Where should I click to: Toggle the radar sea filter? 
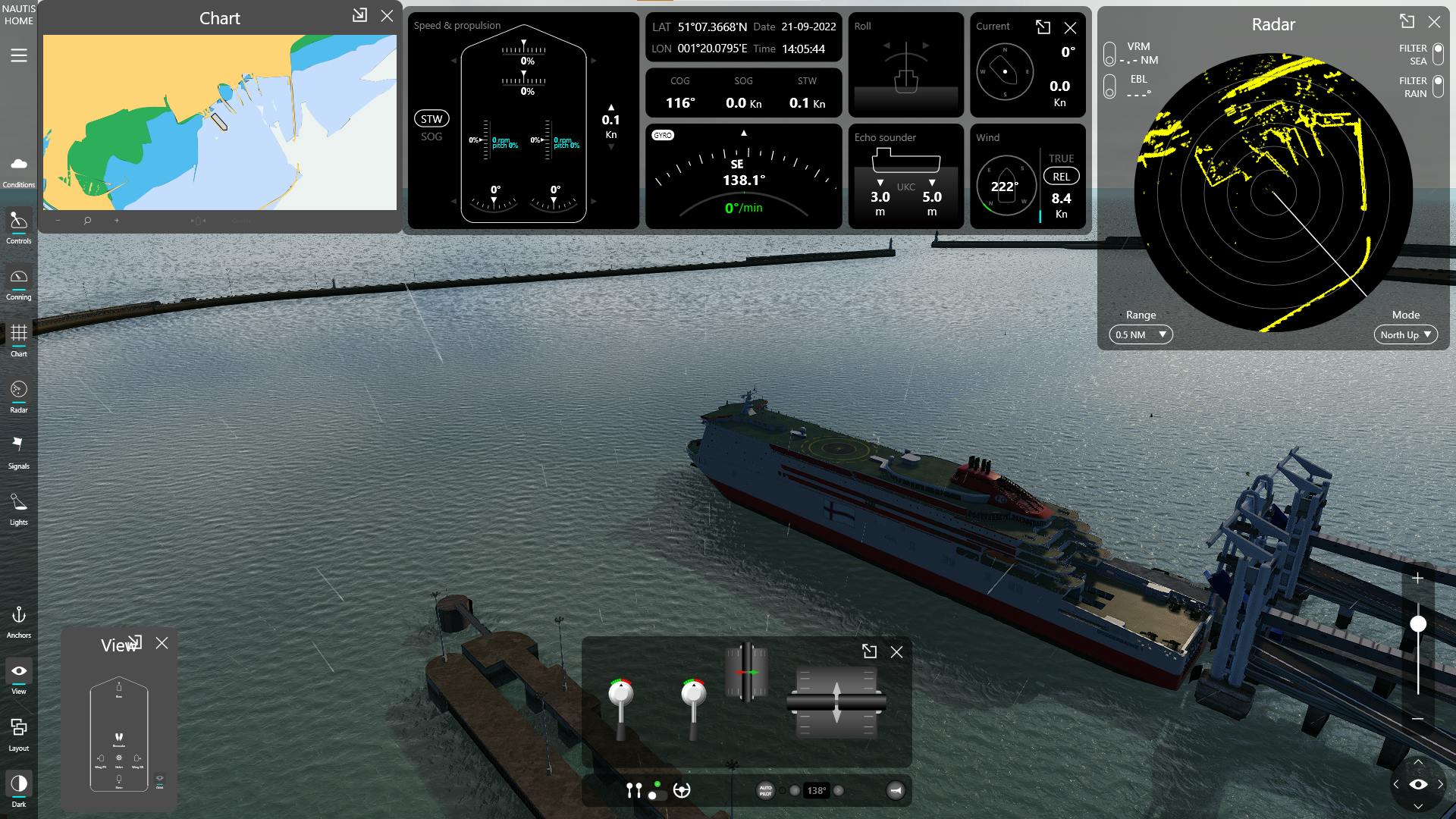(1438, 55)
